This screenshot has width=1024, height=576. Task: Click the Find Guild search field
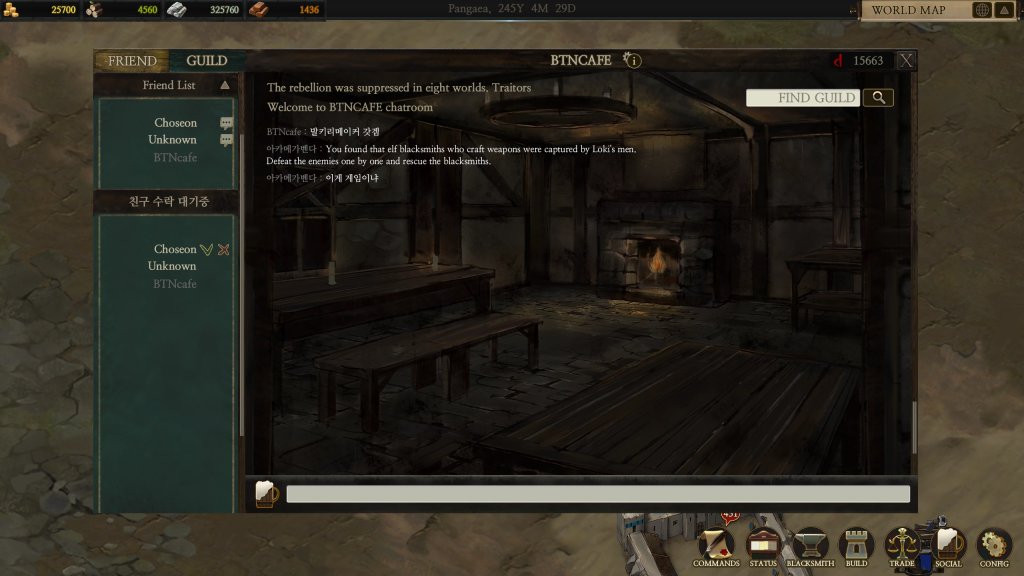pyautogui.click(x=803, y=97)
